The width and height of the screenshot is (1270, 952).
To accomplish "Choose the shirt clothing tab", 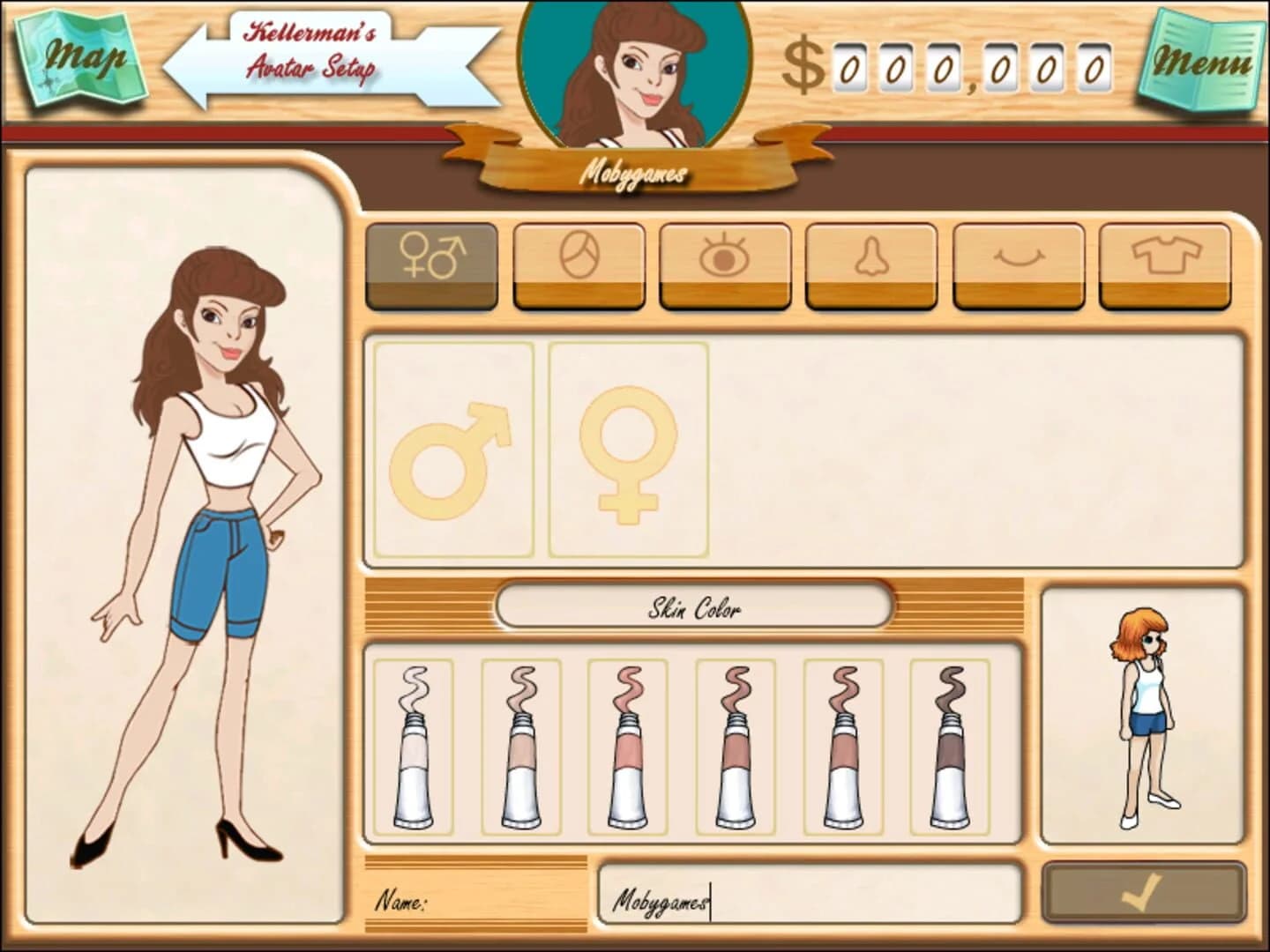I will pos(1165,264).
